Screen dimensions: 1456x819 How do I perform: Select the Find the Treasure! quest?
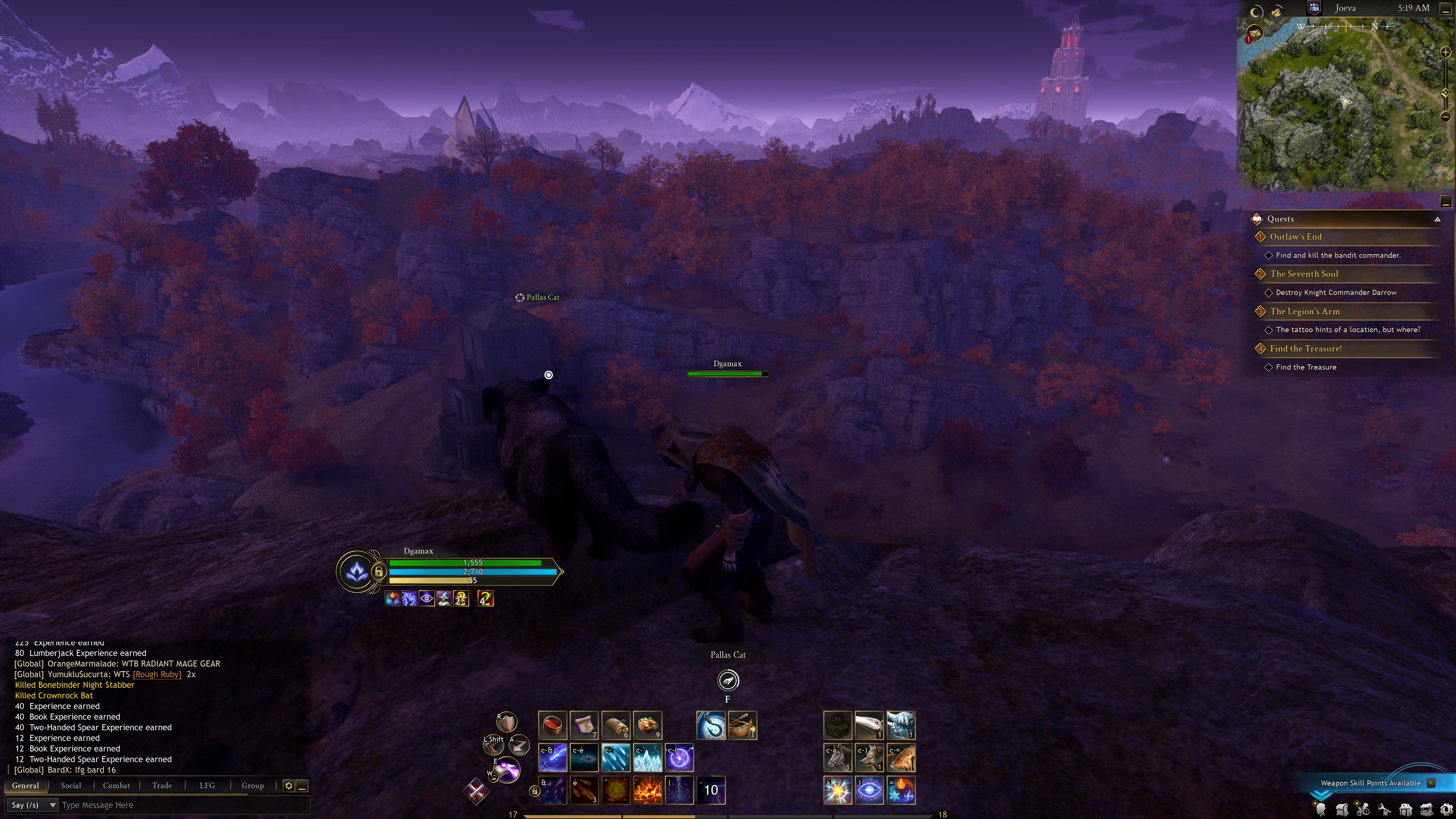(x=1305, y=349)
